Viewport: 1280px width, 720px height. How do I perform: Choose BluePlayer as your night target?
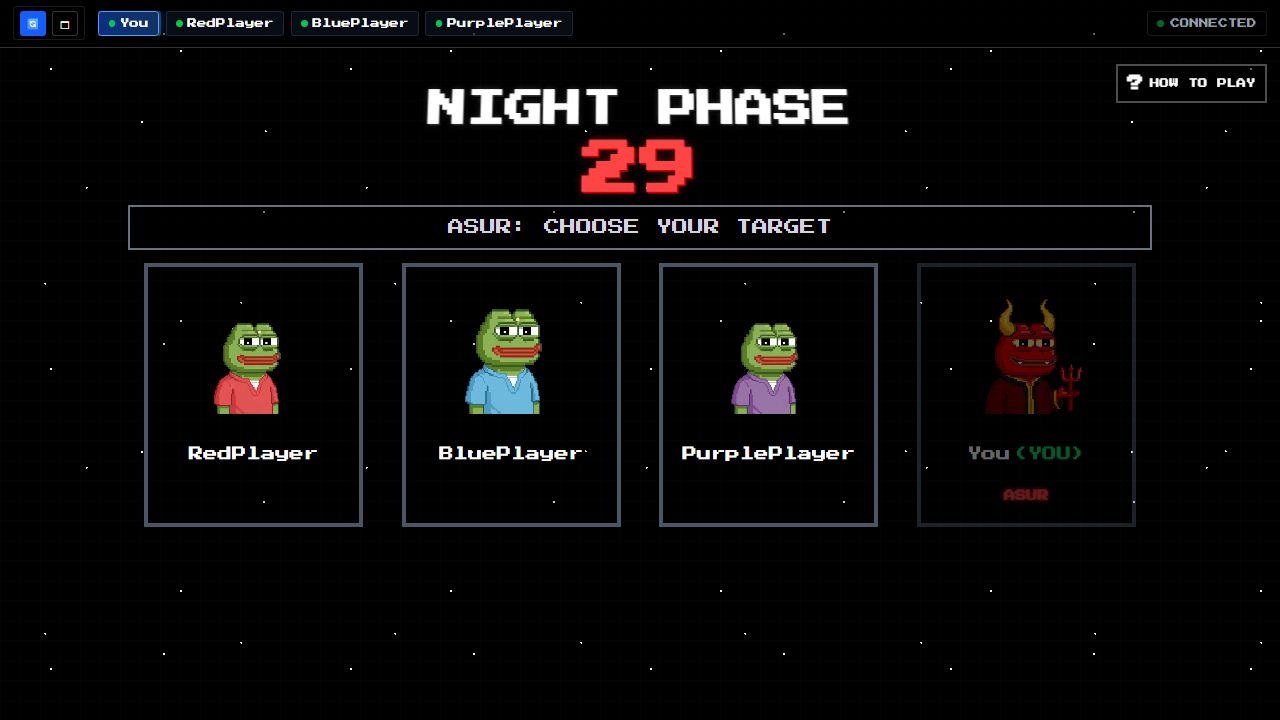pyautogui.click(x=511, y=394)
